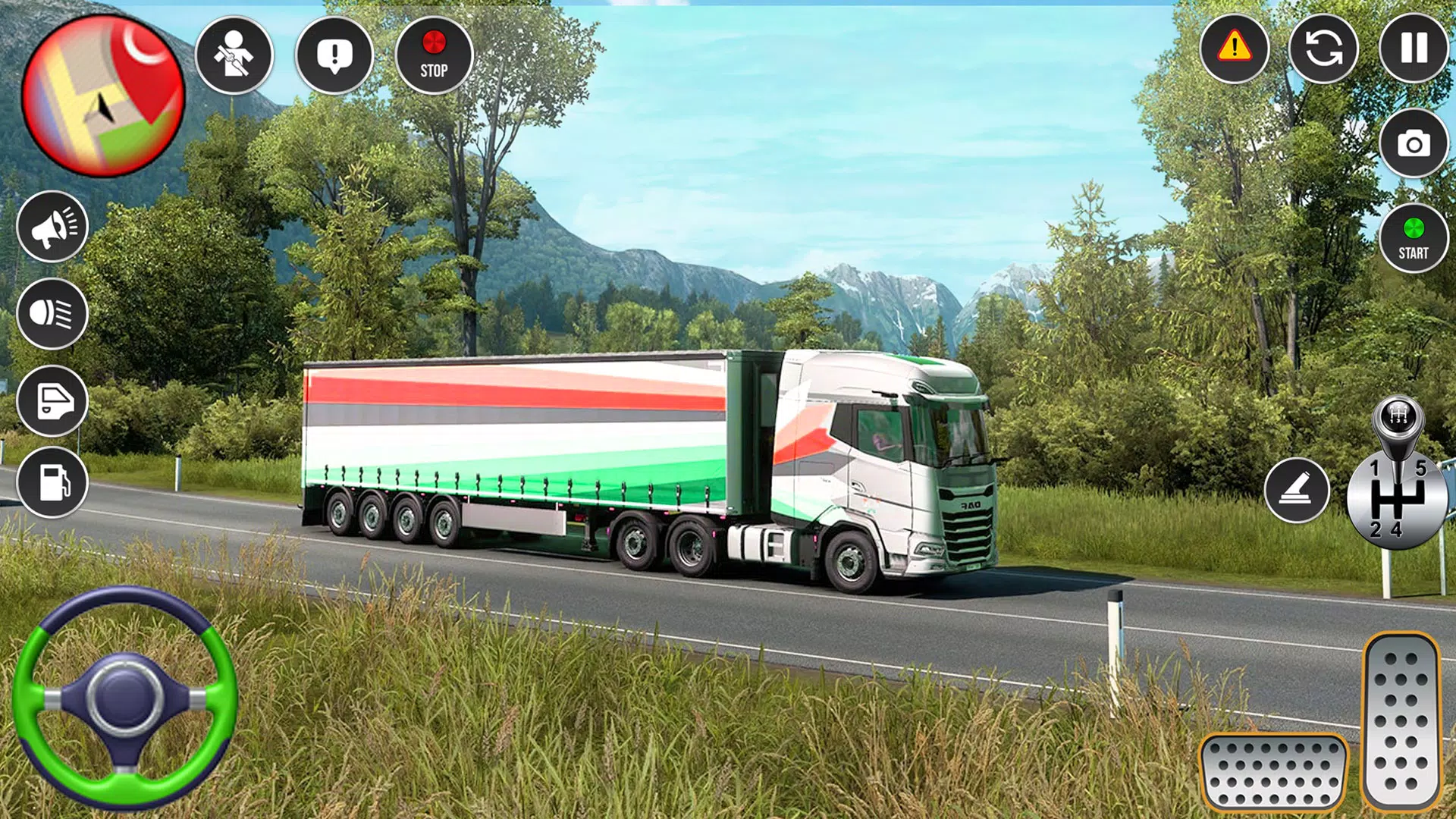
Task: Hit the red STOP engine button
Action: [x=434, y=55]
